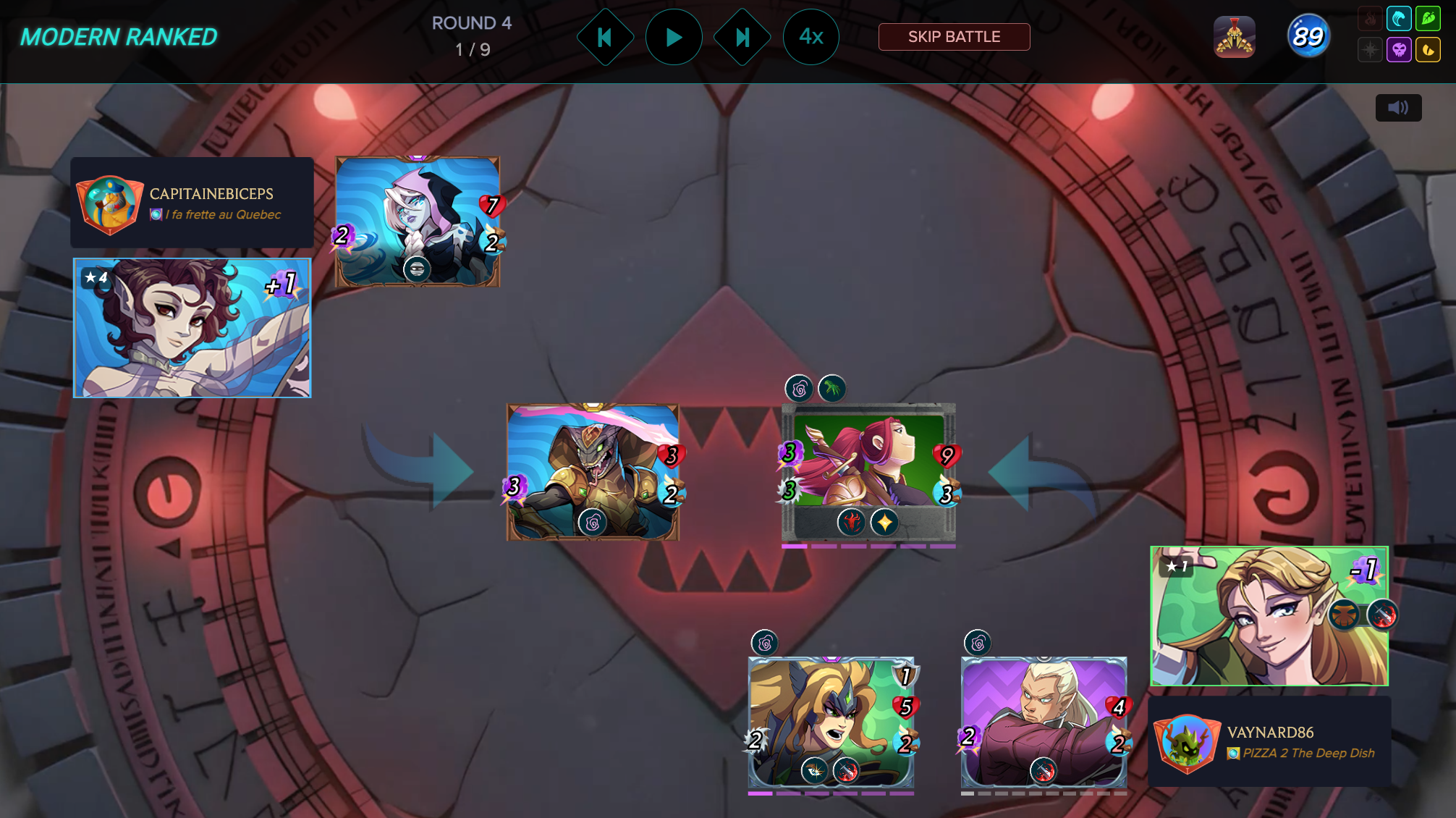
Task: Click the 89 mana cap orb
Action: coord(1308,36)
